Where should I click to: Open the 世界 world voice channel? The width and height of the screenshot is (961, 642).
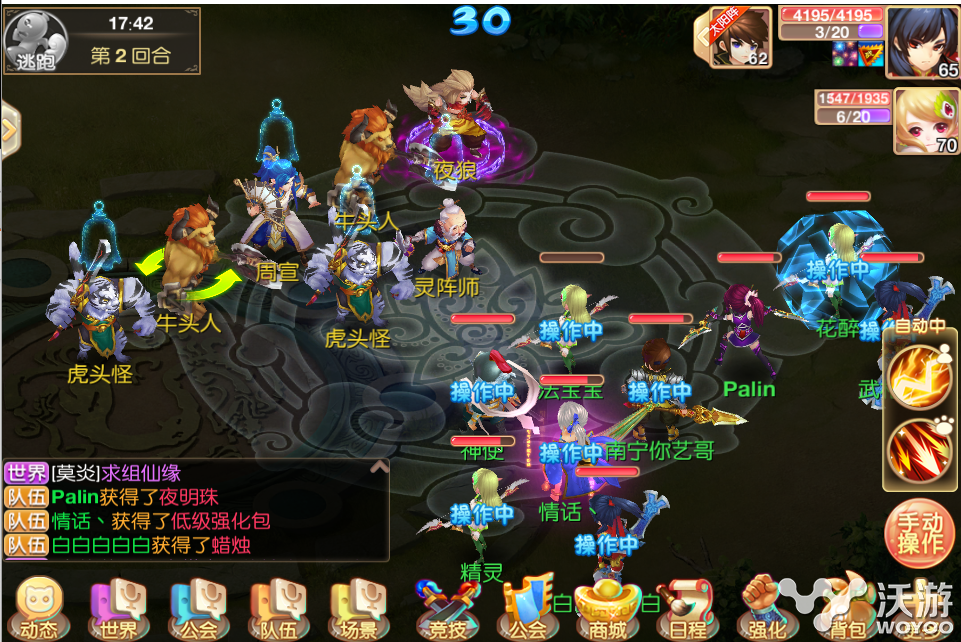coord(116,606)
